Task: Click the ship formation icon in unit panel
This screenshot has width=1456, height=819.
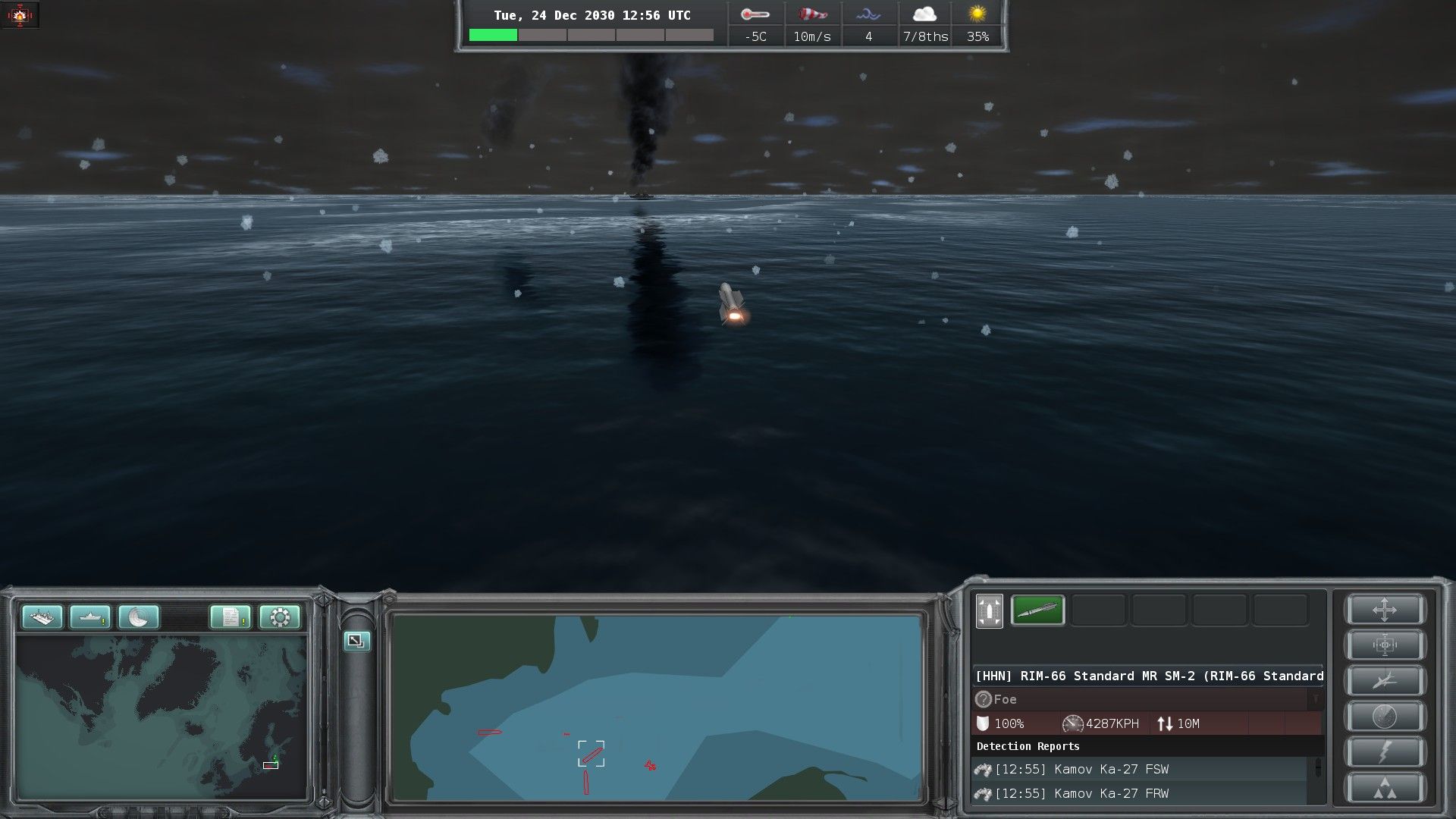Action: point(989,611)
